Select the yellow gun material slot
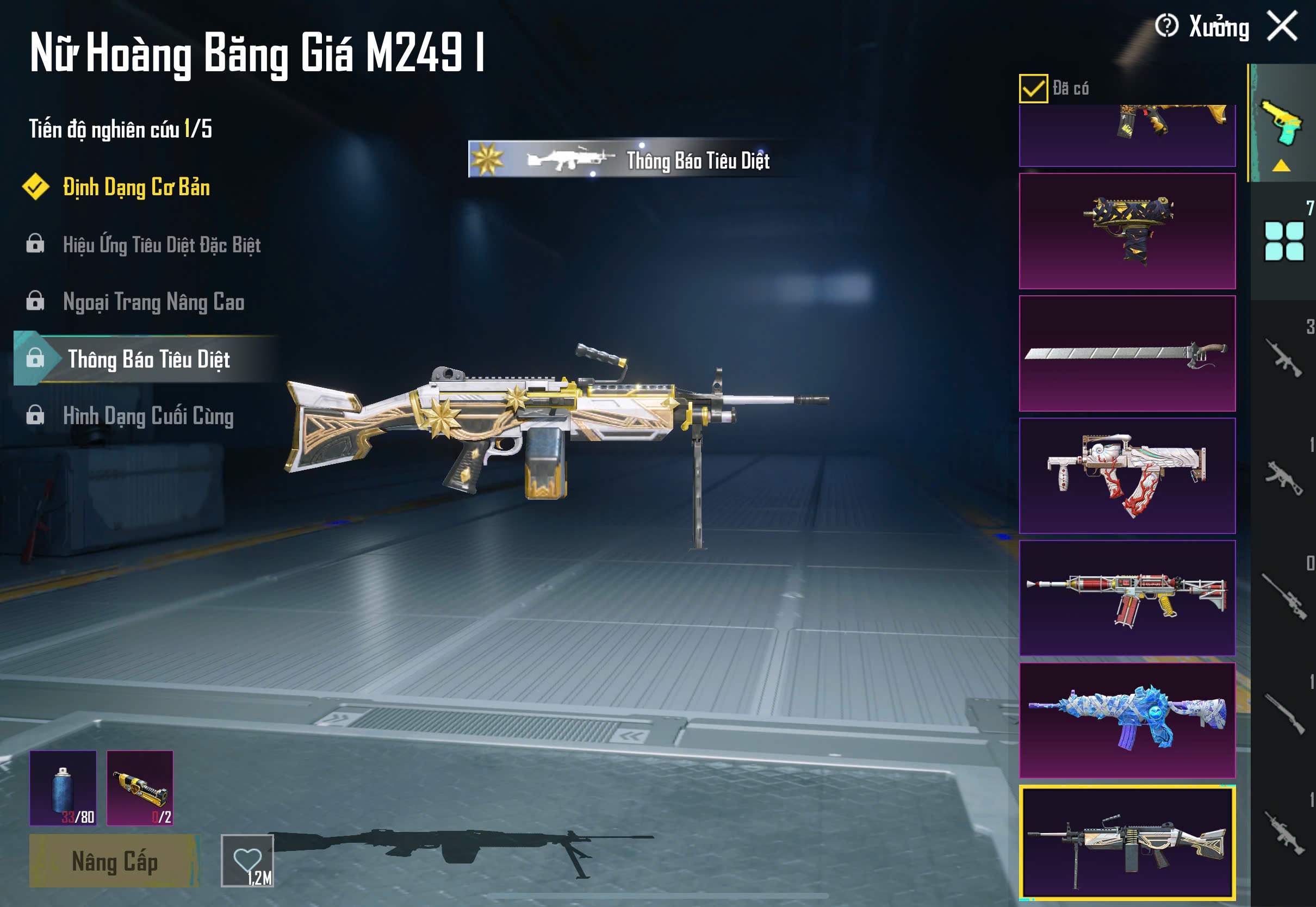This screenshot has width=1316, height=907. pos(140,788)
